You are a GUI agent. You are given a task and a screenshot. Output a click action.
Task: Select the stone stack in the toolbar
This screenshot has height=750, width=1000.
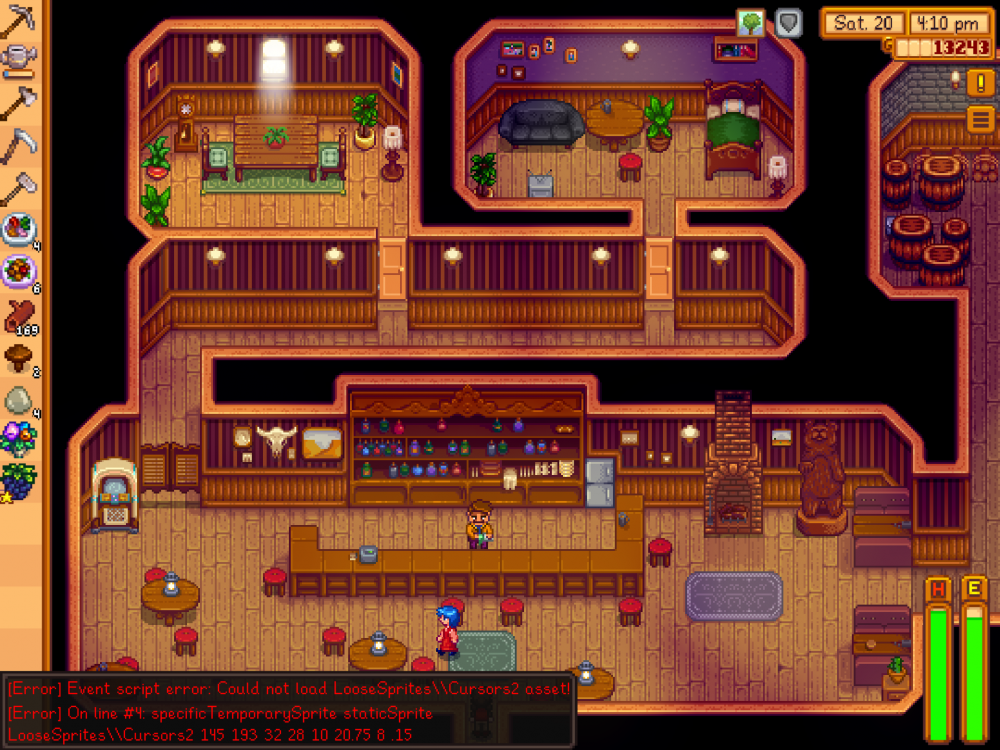pos(19,399)
